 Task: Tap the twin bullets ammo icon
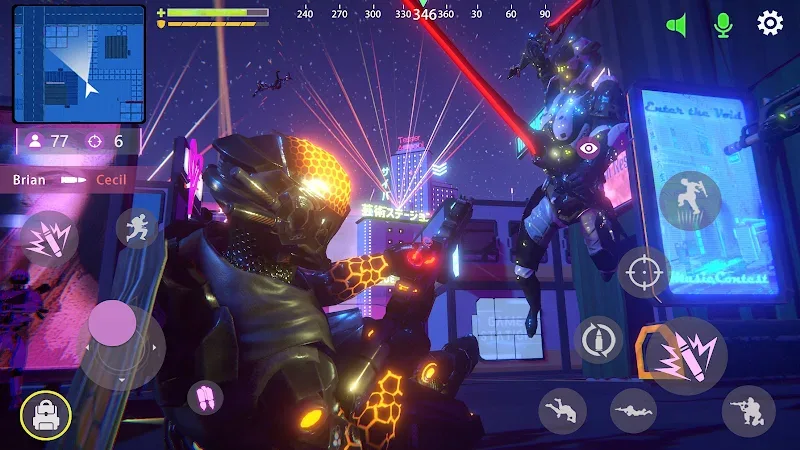pyautogui.click(x=205, y=397)
